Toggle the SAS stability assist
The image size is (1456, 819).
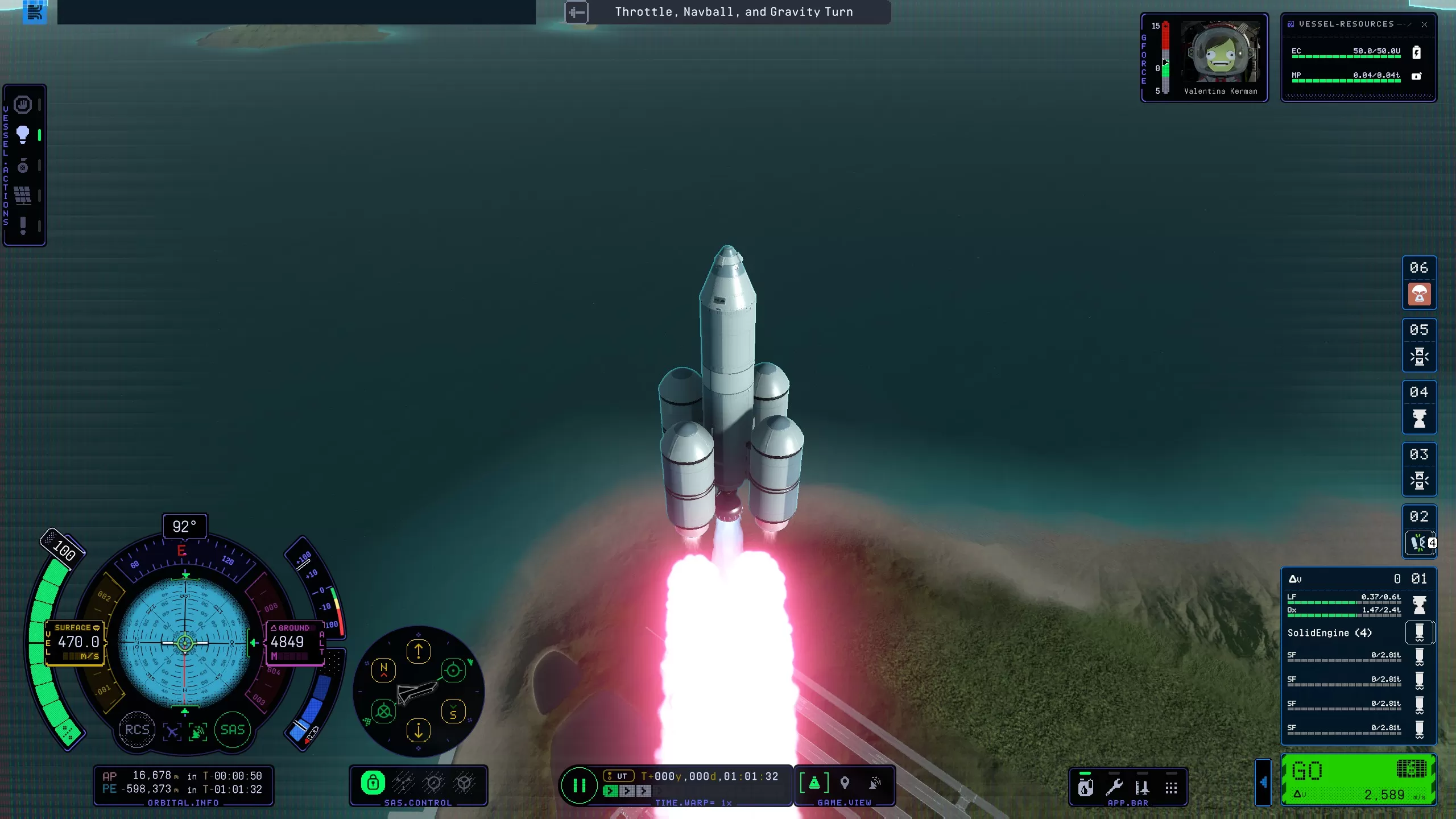(232, 730)
